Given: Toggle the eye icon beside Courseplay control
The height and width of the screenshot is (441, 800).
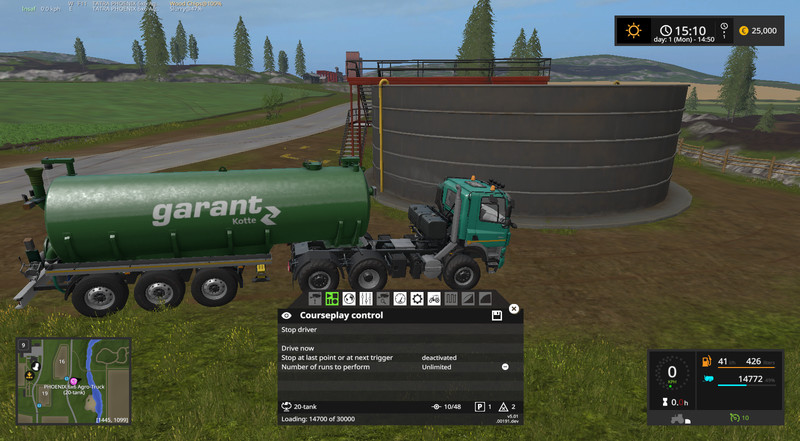Looking at the screenshot, I should tap(287, 315).
